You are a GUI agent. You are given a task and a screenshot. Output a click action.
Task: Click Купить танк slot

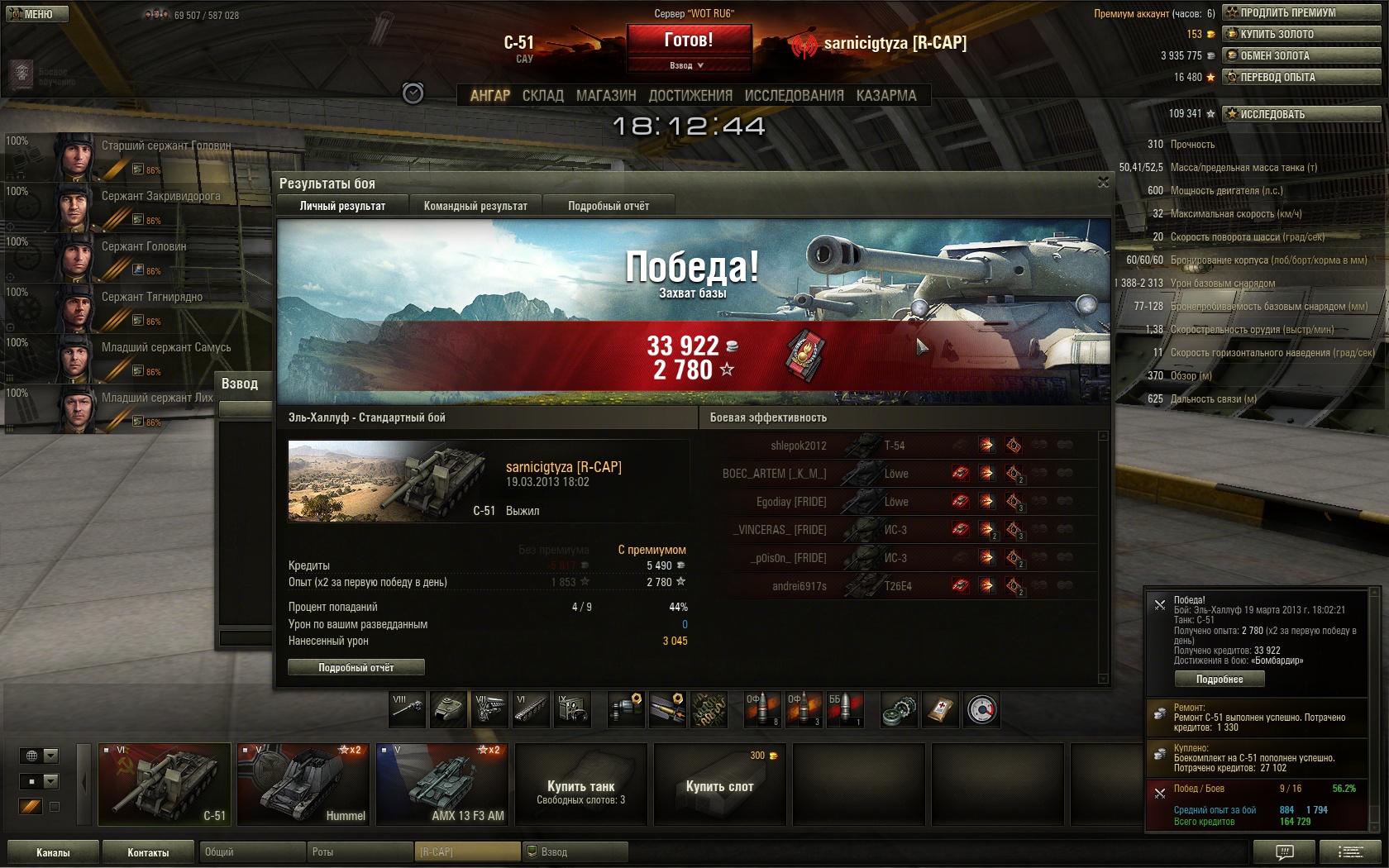click(580, 785)
